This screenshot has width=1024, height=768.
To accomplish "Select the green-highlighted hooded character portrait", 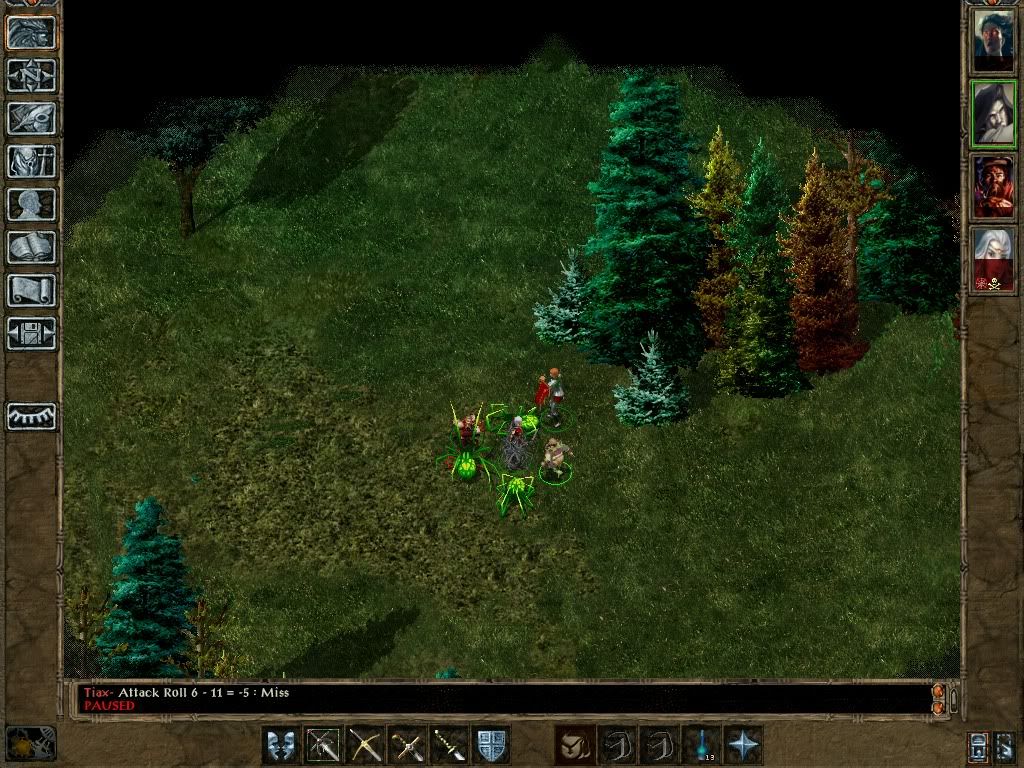I will pos(994,114).
